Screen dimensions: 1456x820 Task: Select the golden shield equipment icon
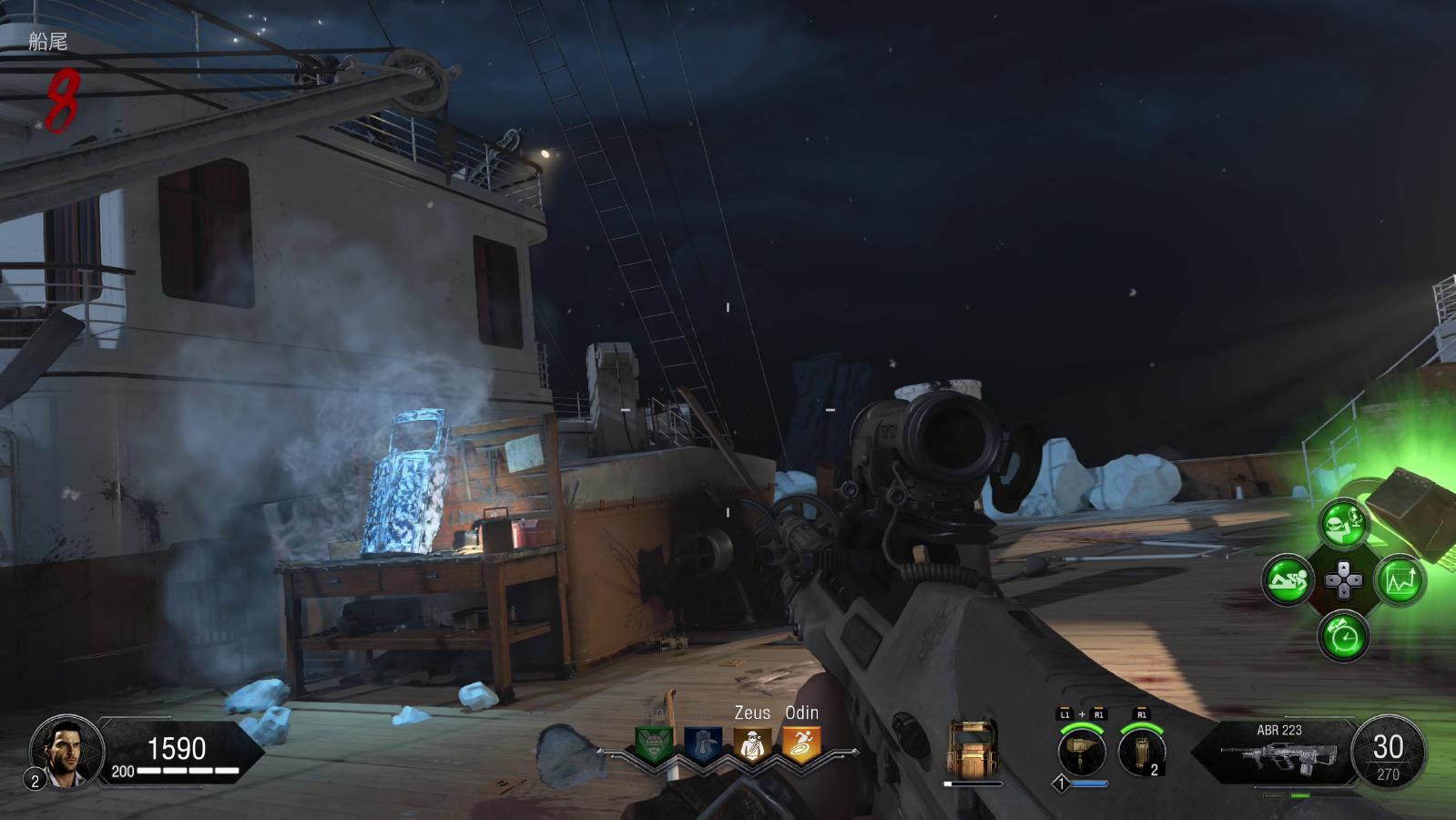click(972, 750)
